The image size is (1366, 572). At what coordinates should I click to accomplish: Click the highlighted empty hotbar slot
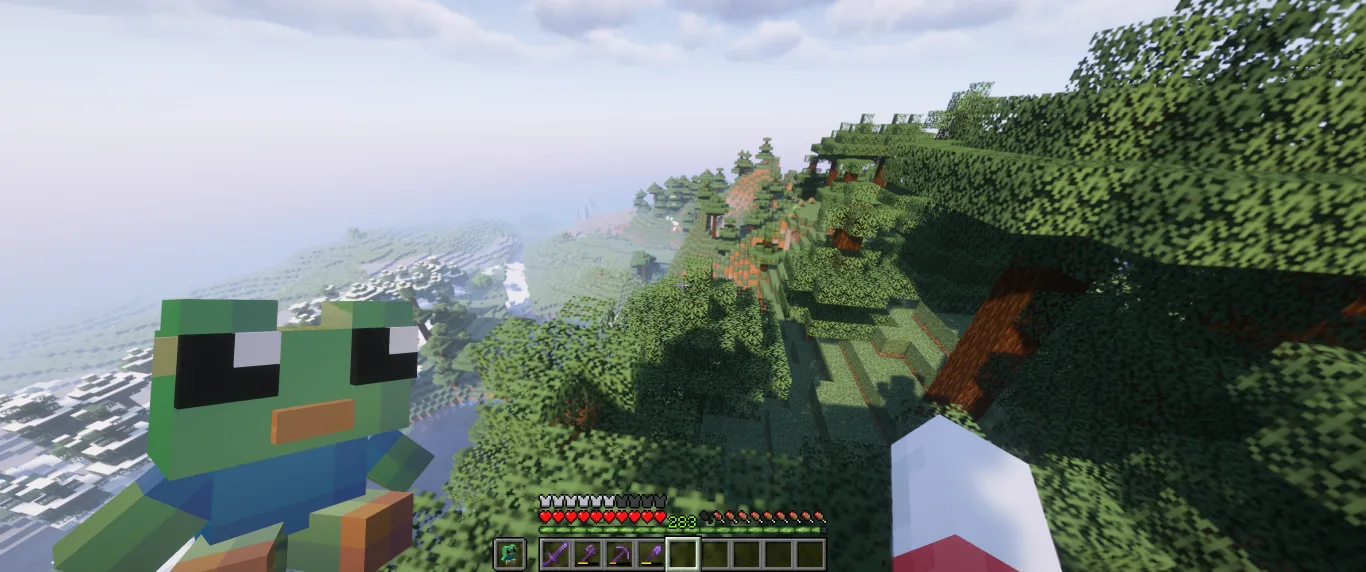point(683,554)
